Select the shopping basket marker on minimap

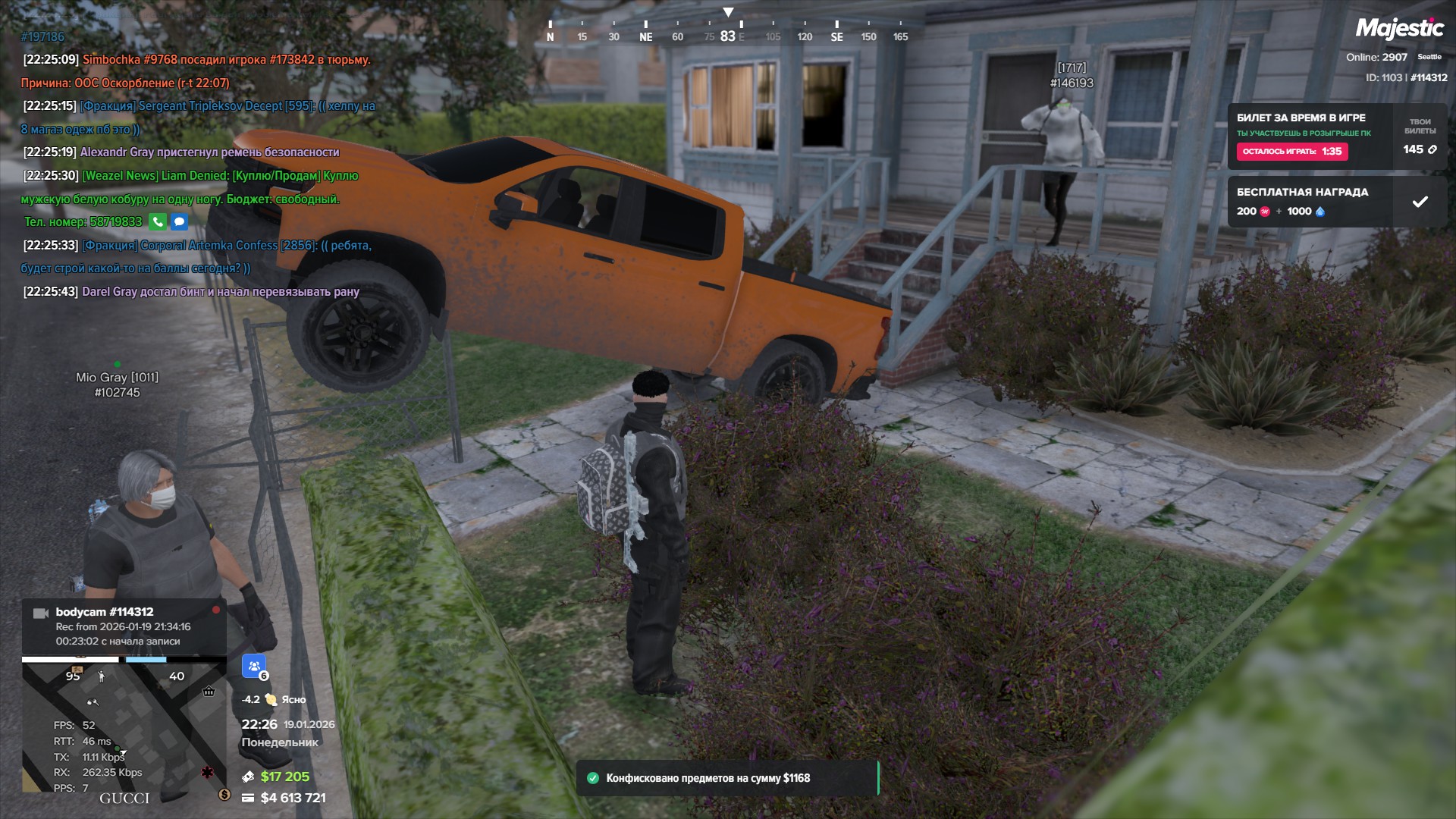coord(209,691)
